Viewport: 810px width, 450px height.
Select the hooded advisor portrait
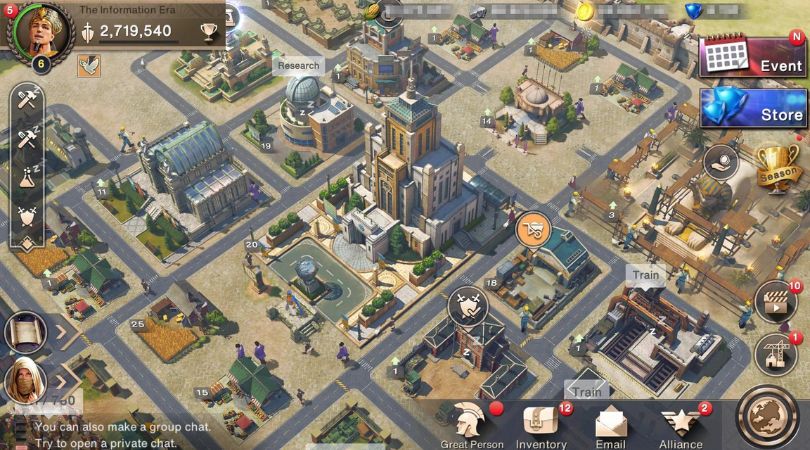(25, 379)
